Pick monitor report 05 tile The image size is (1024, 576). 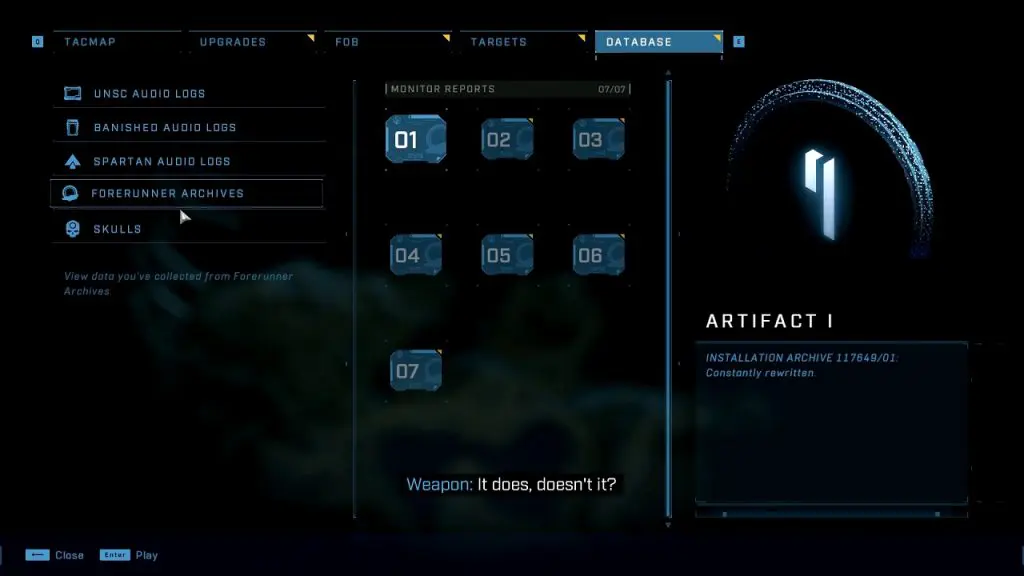tap(507, 255)
